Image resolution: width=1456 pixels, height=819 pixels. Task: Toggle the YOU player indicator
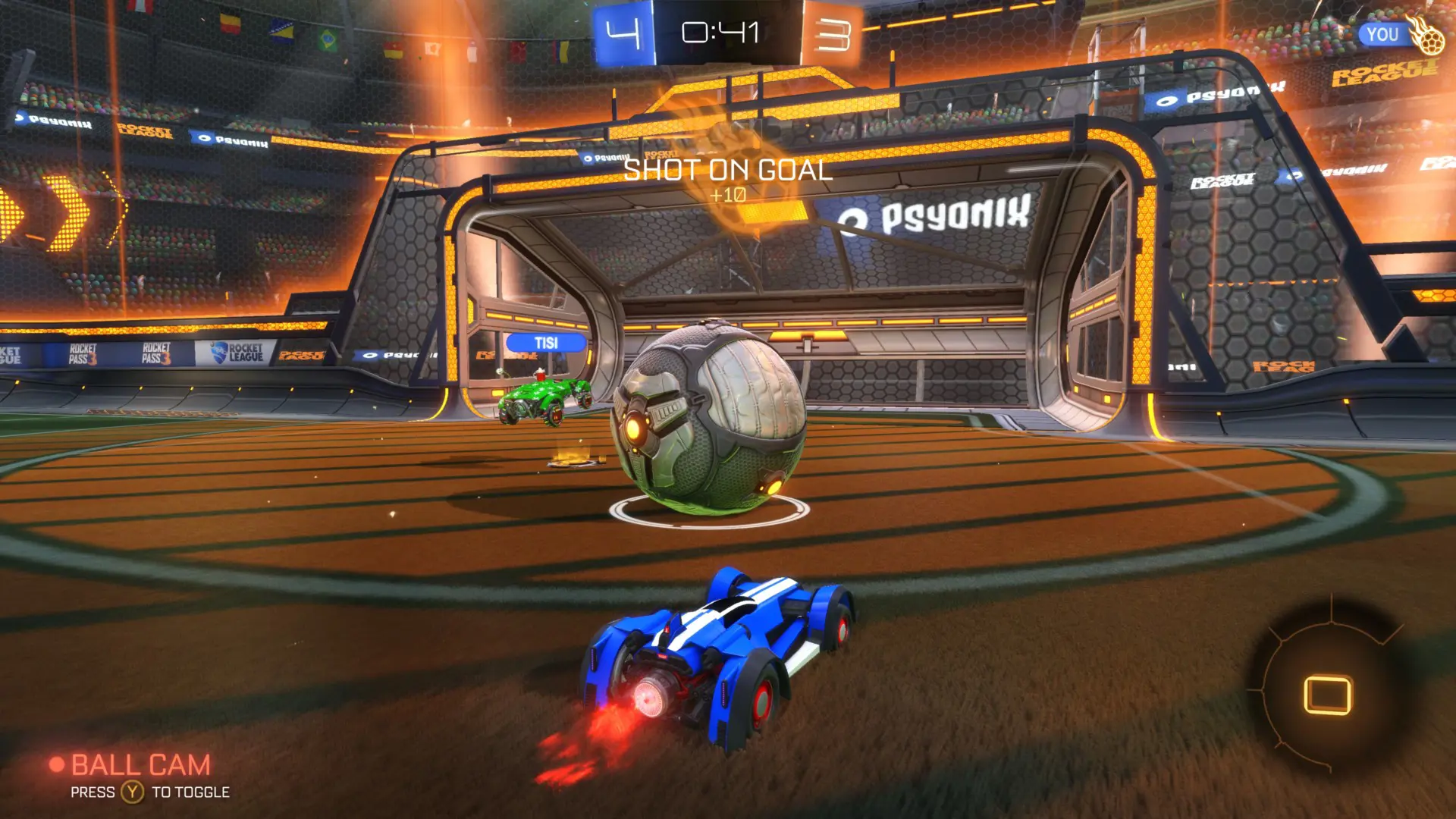click(1385, 34)
